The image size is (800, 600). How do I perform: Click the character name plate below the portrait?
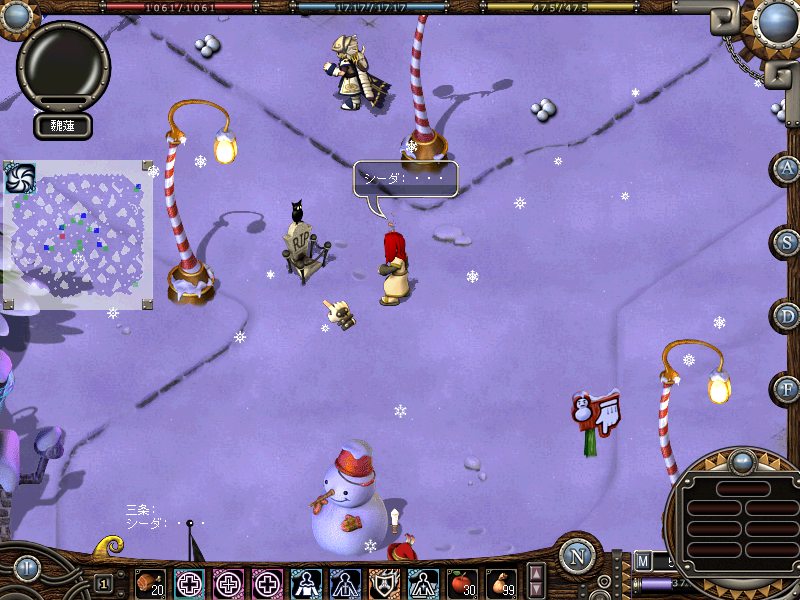[64, 126]
